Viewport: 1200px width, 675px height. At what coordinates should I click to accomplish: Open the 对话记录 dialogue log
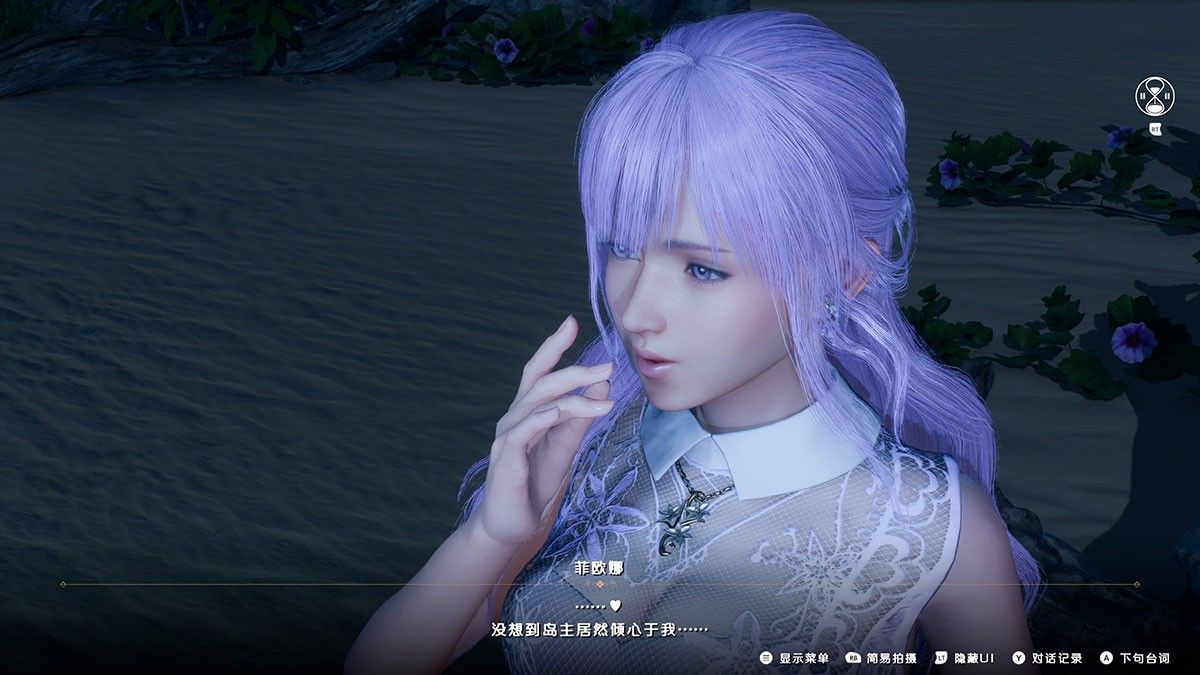coord(1047,658)
